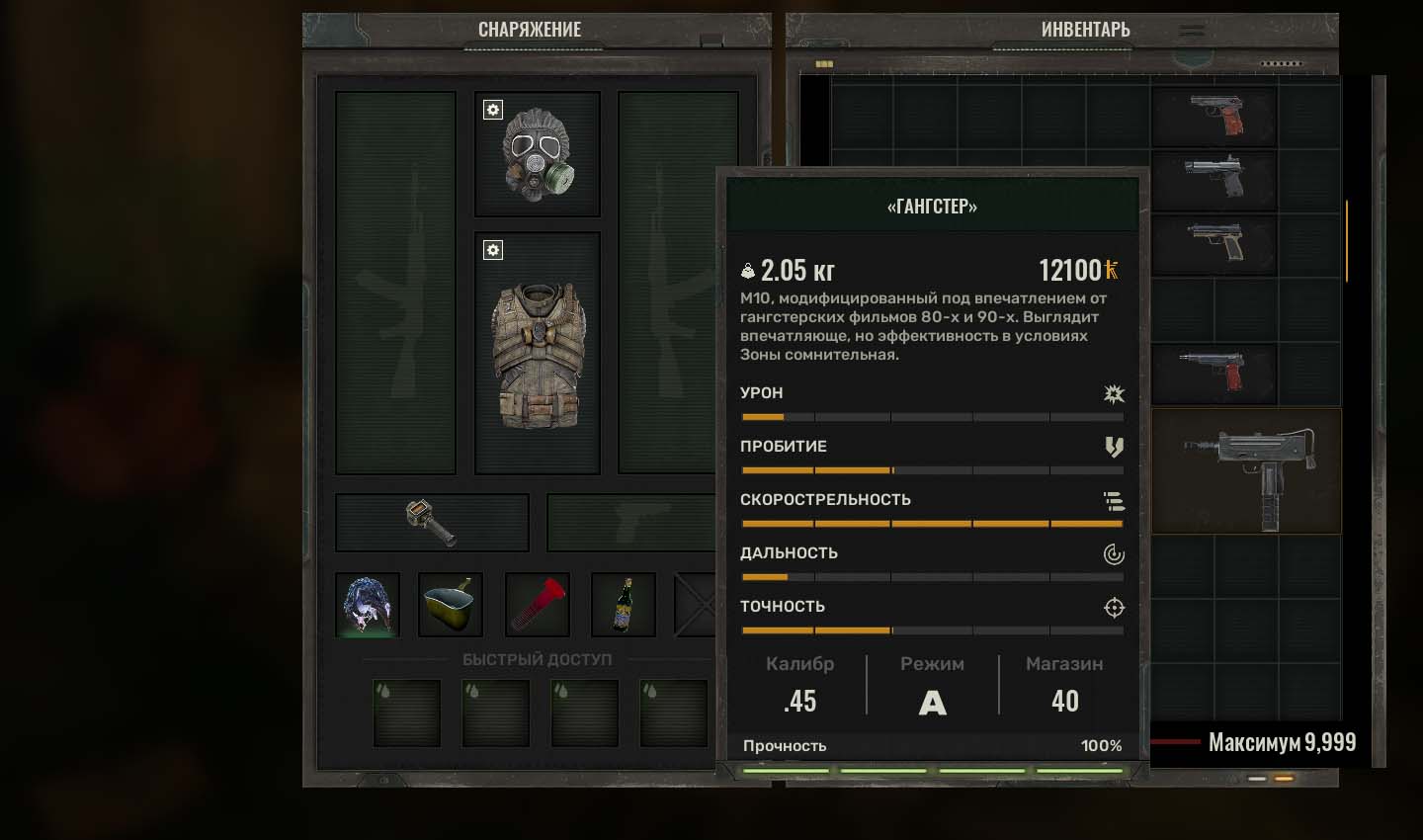This screenshot has width=1423, height=840.
Task: Select the body armor vest slot
Action: coord(538,354)
